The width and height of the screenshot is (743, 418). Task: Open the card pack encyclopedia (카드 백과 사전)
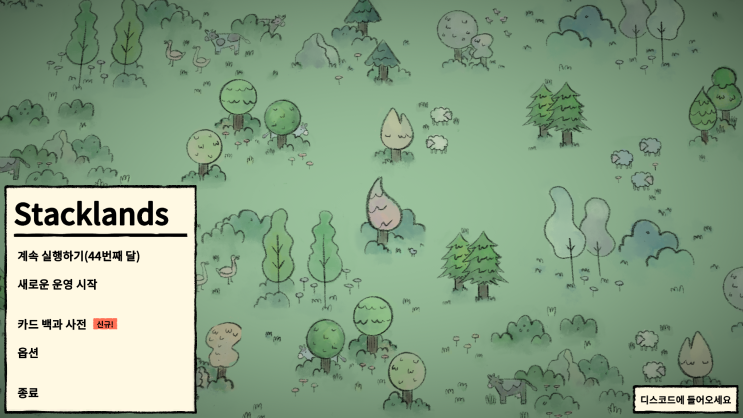pos(52,324)
